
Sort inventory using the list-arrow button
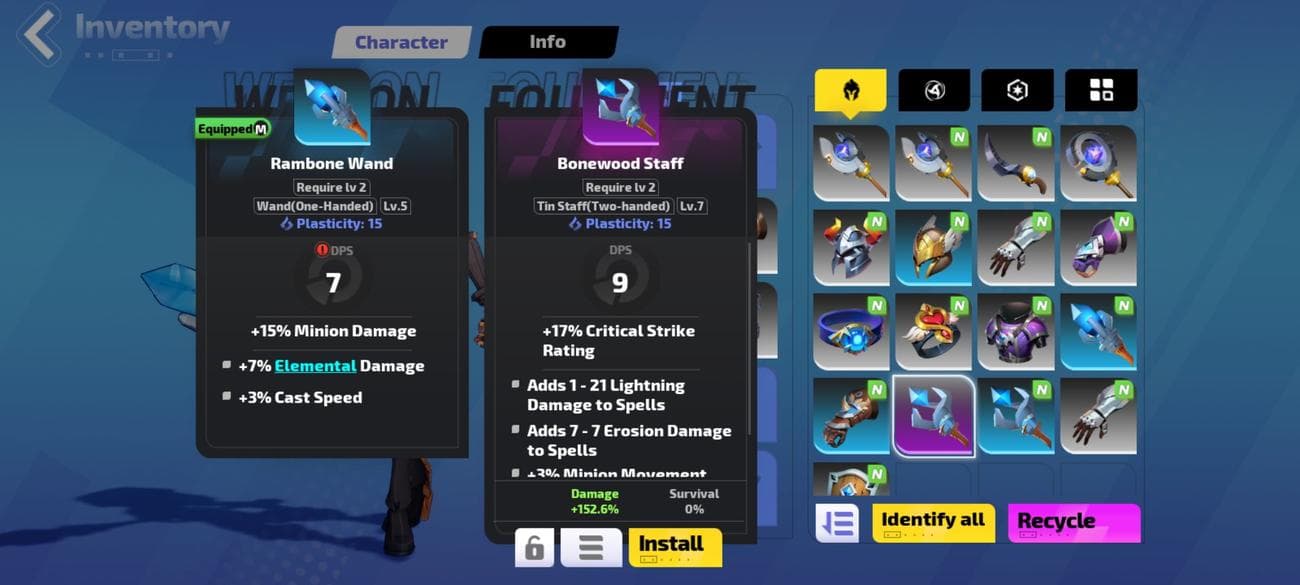click(x=837, y=523)
